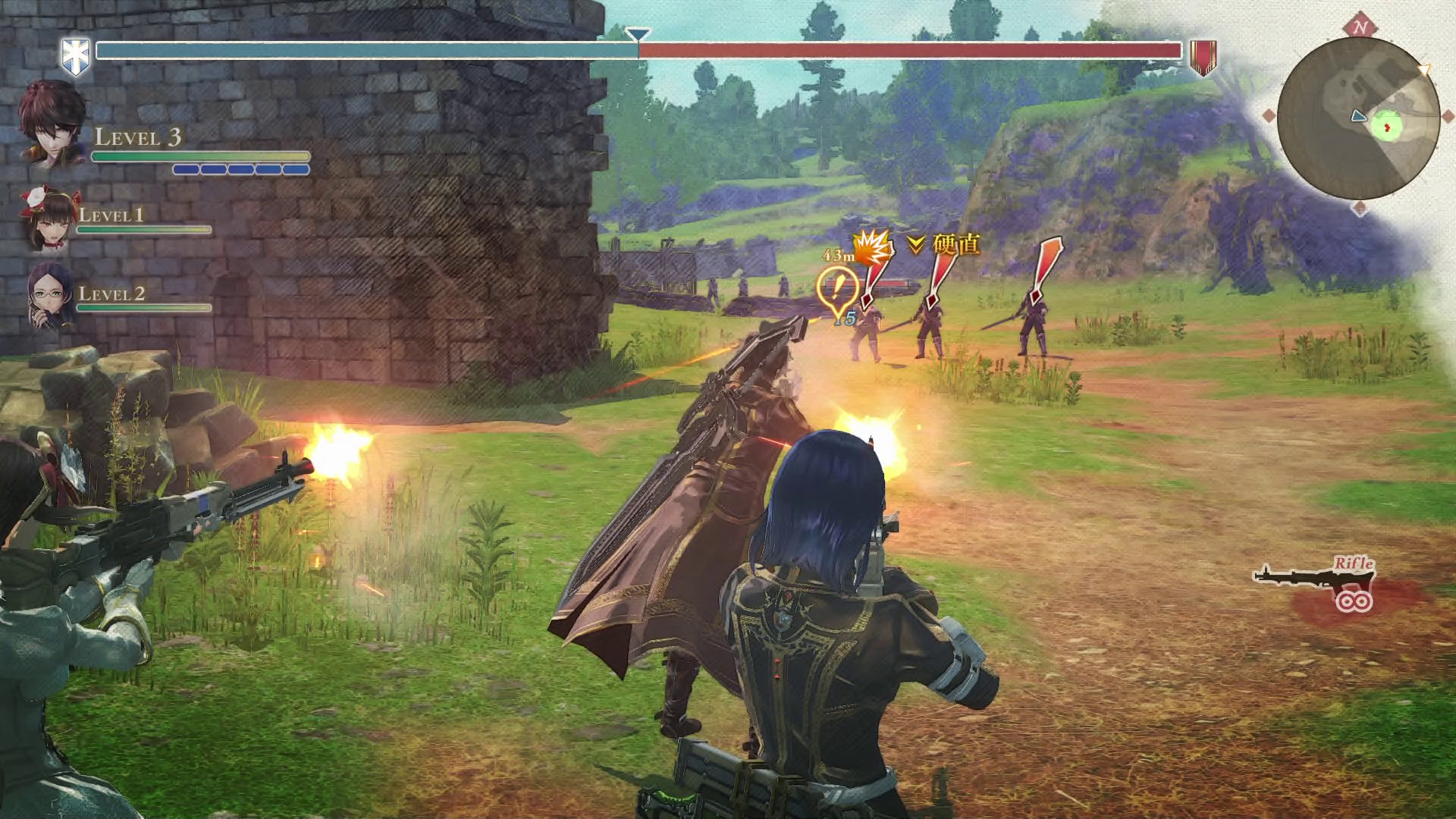Click the blue allied faction shield emblem
This screenshot has width=1456, height=819.
76,56
